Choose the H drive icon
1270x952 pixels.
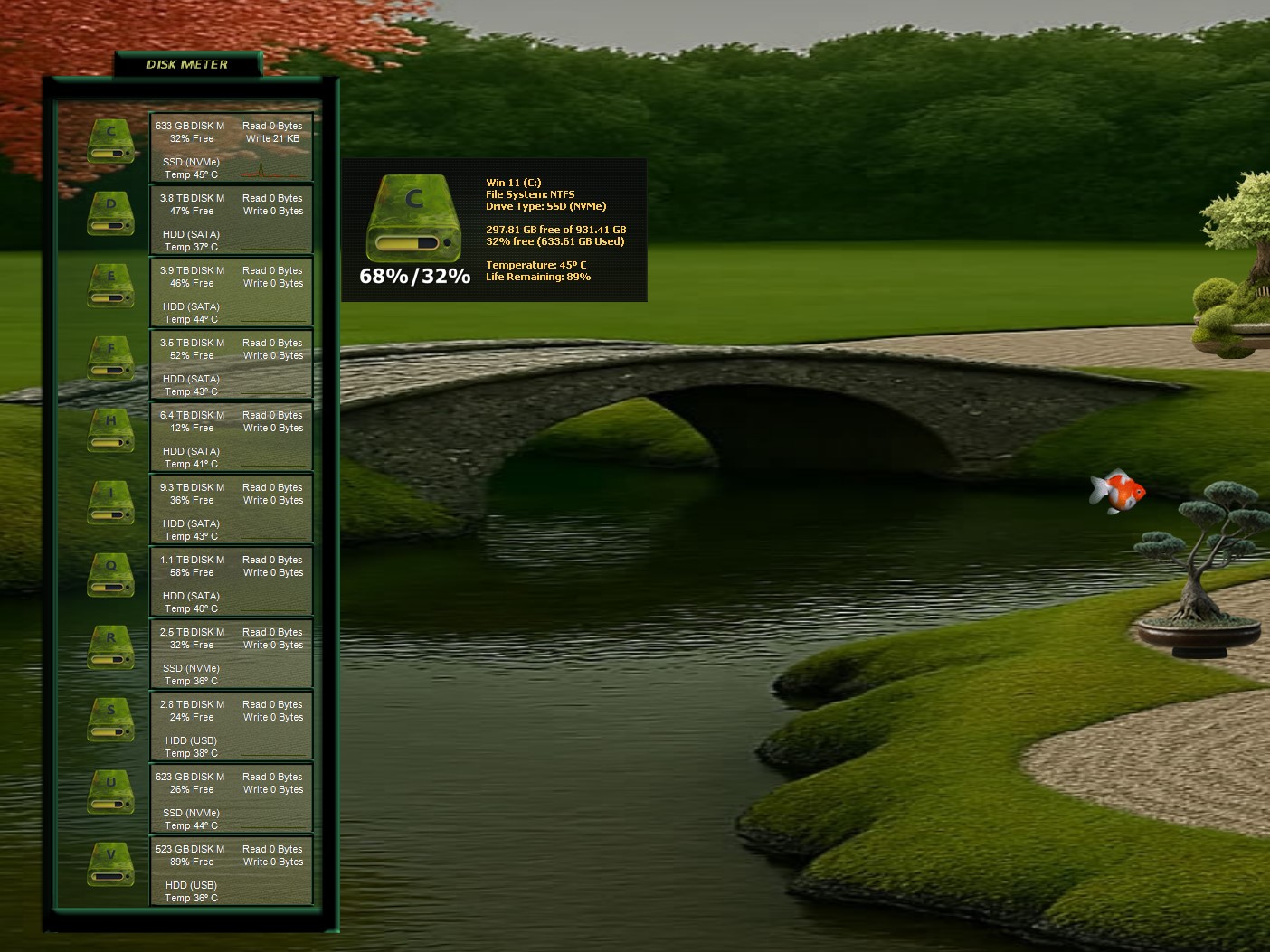(110, 432)
